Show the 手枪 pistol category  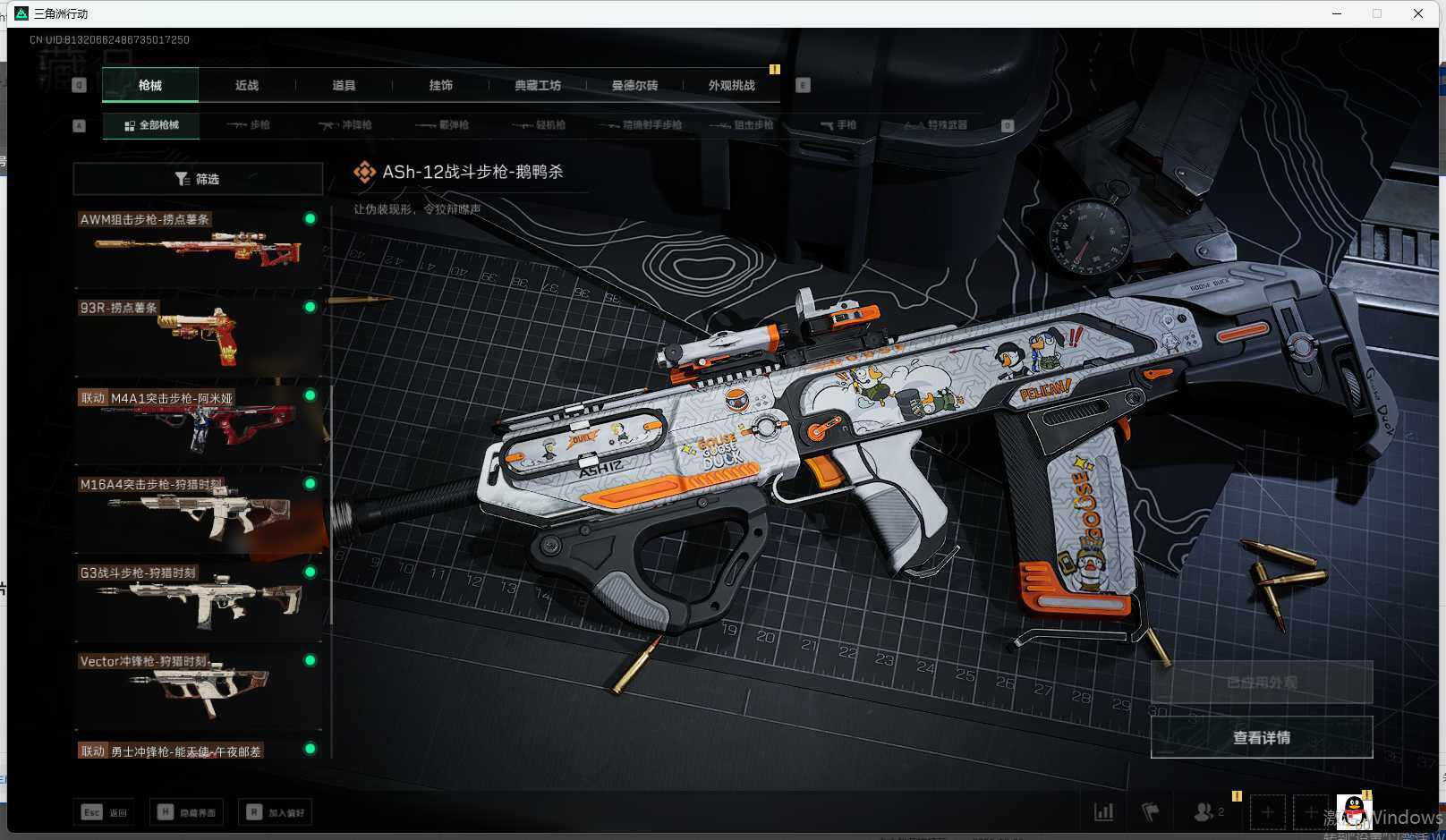click(x=838, y=125)
